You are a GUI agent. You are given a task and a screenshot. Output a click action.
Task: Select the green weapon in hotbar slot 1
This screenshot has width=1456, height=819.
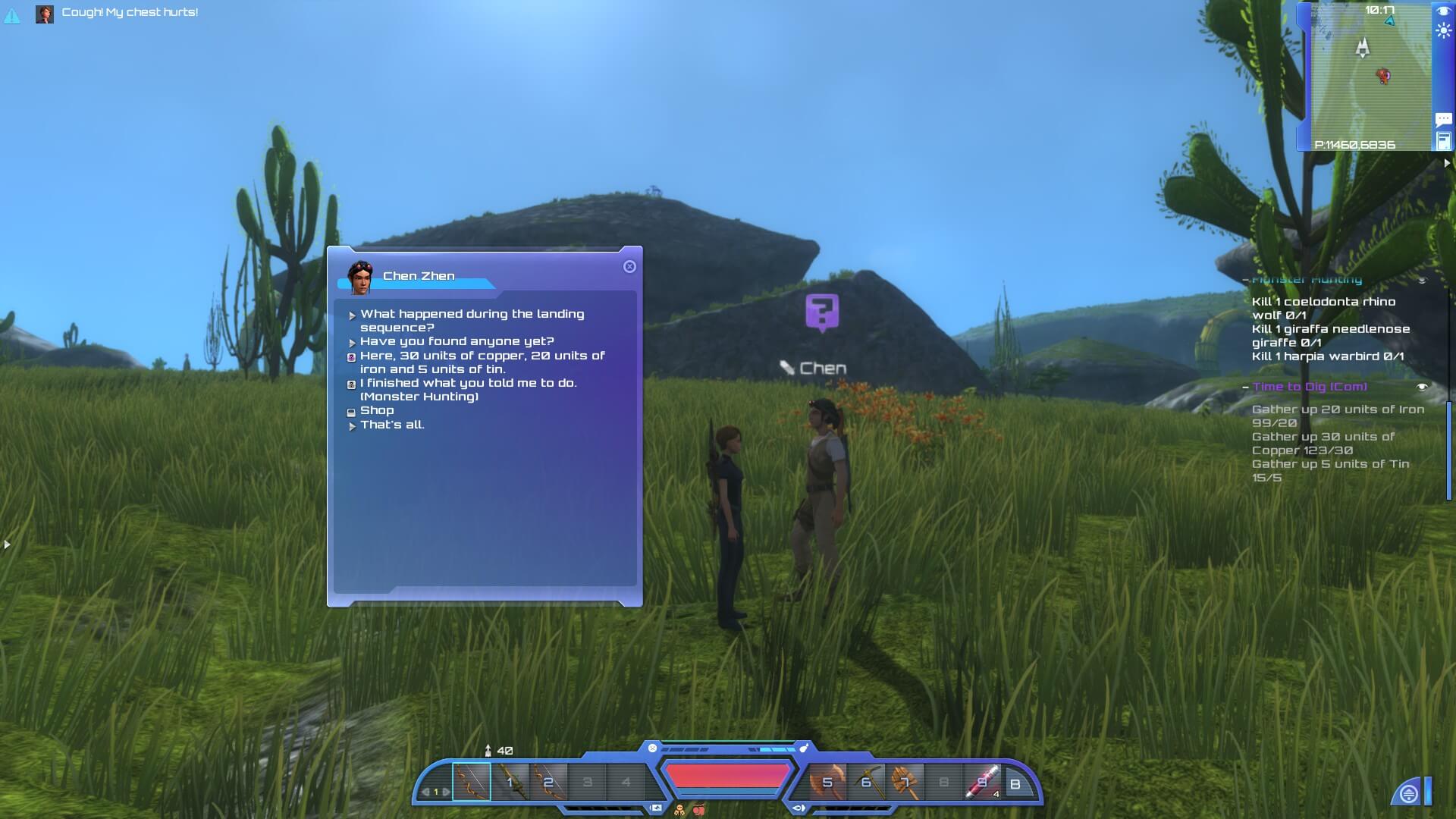tap(510, 782)
